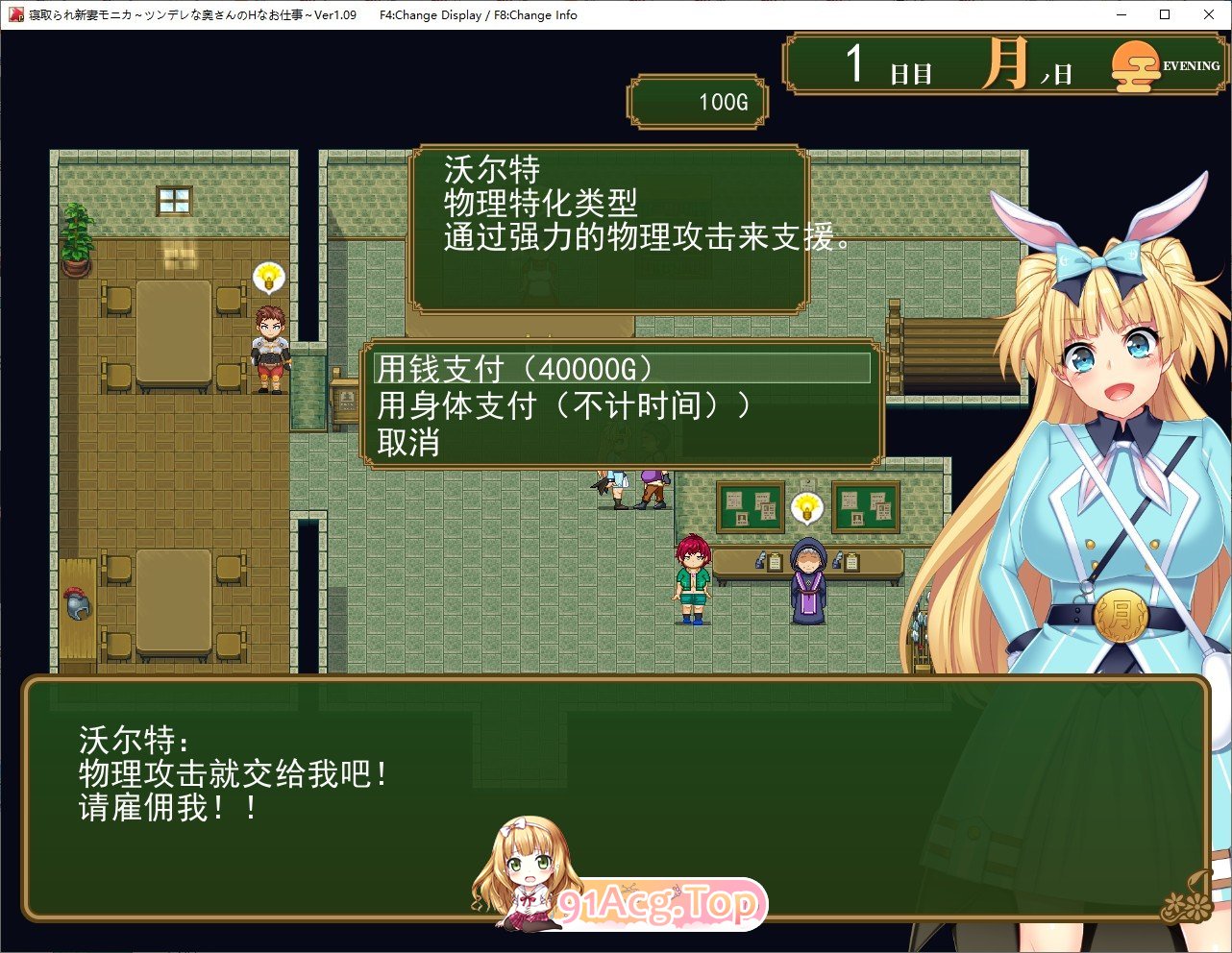Screen dimensions: 1232x953
Task: Click the right quest bulletin board
Action: coord(864,506)
